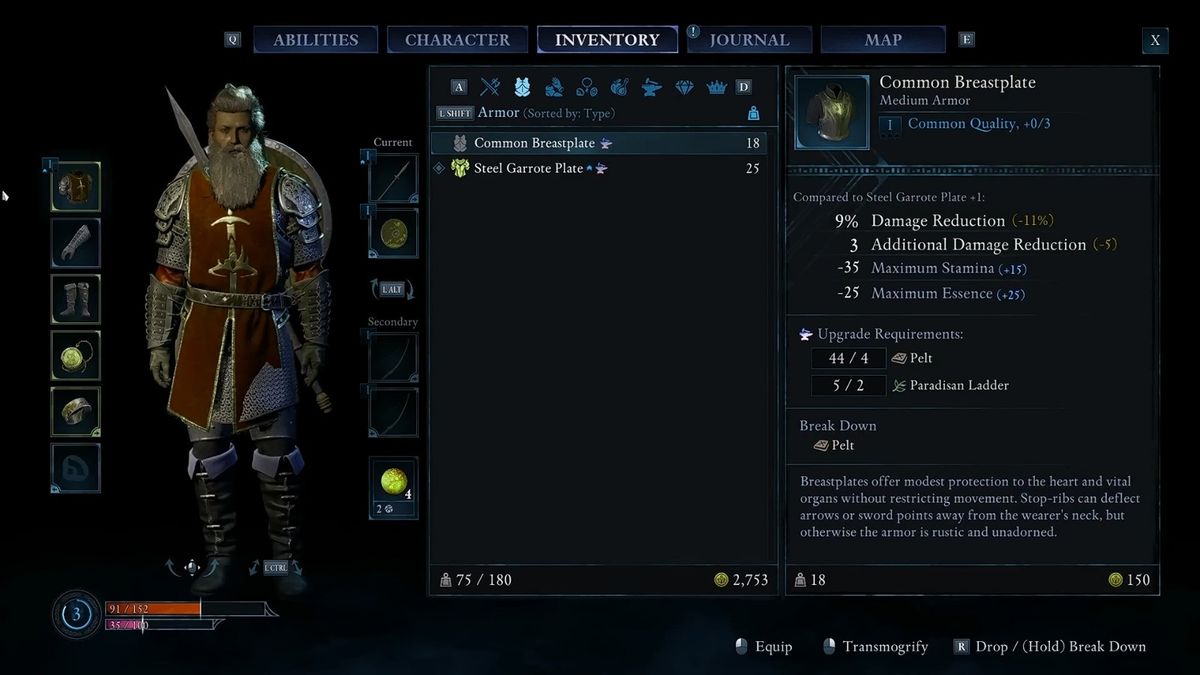Open the gloves and boots category
Viewport: 1200px width, 675px height.
(x=554, y=87)
